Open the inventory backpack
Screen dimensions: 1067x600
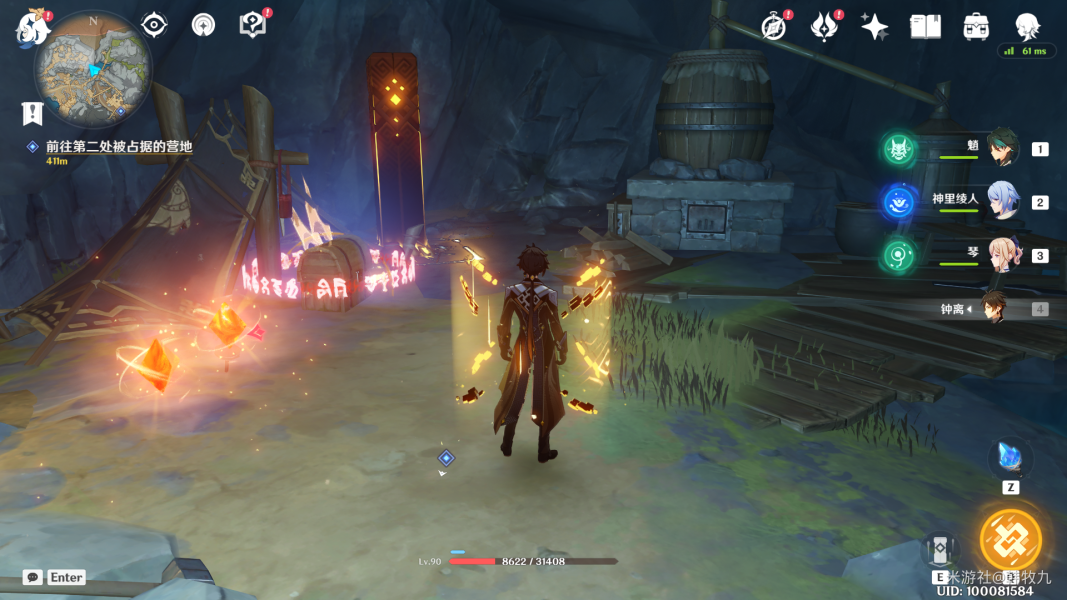(976, 27)
